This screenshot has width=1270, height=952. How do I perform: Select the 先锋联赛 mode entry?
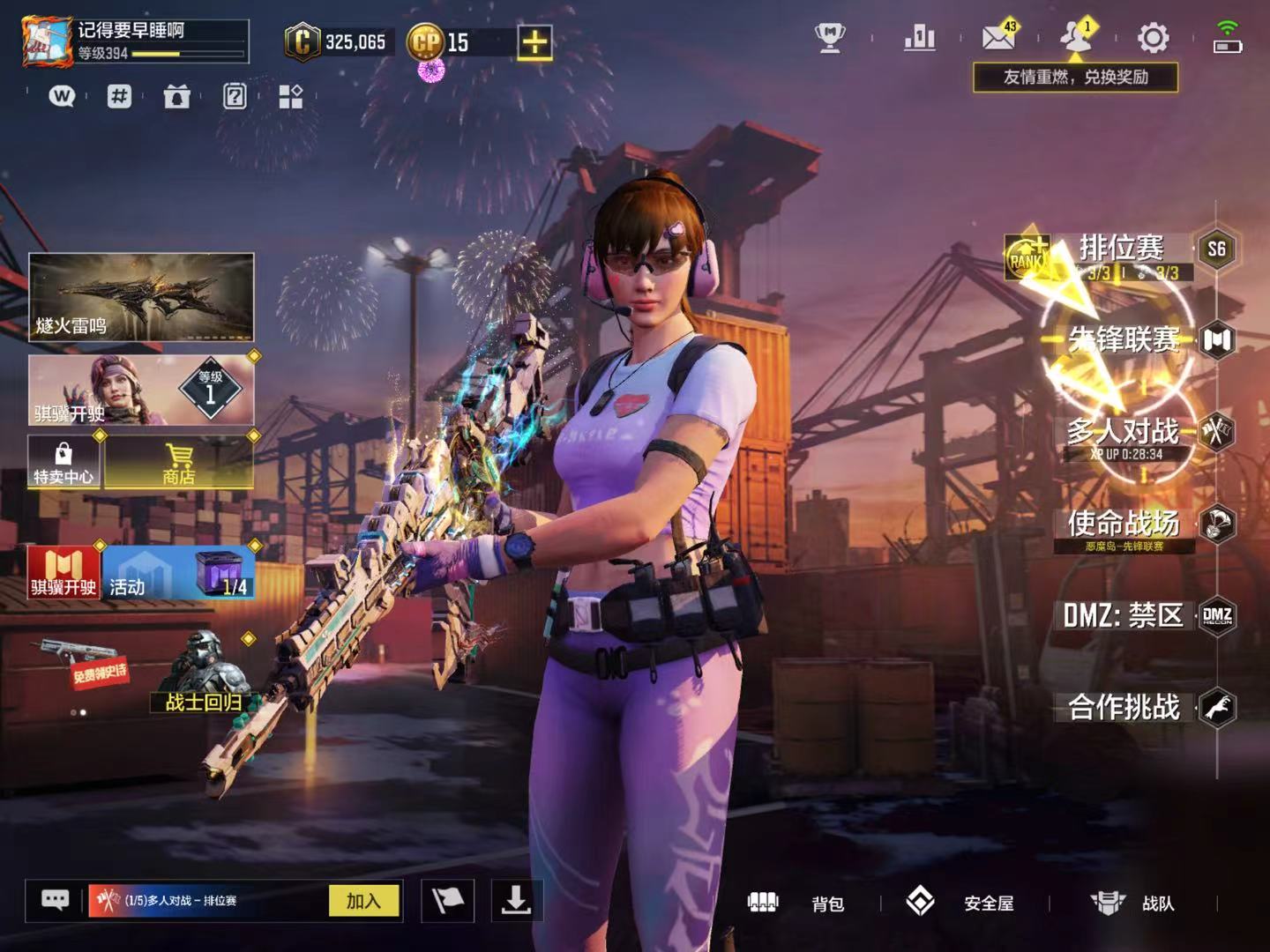point(1124,339)
